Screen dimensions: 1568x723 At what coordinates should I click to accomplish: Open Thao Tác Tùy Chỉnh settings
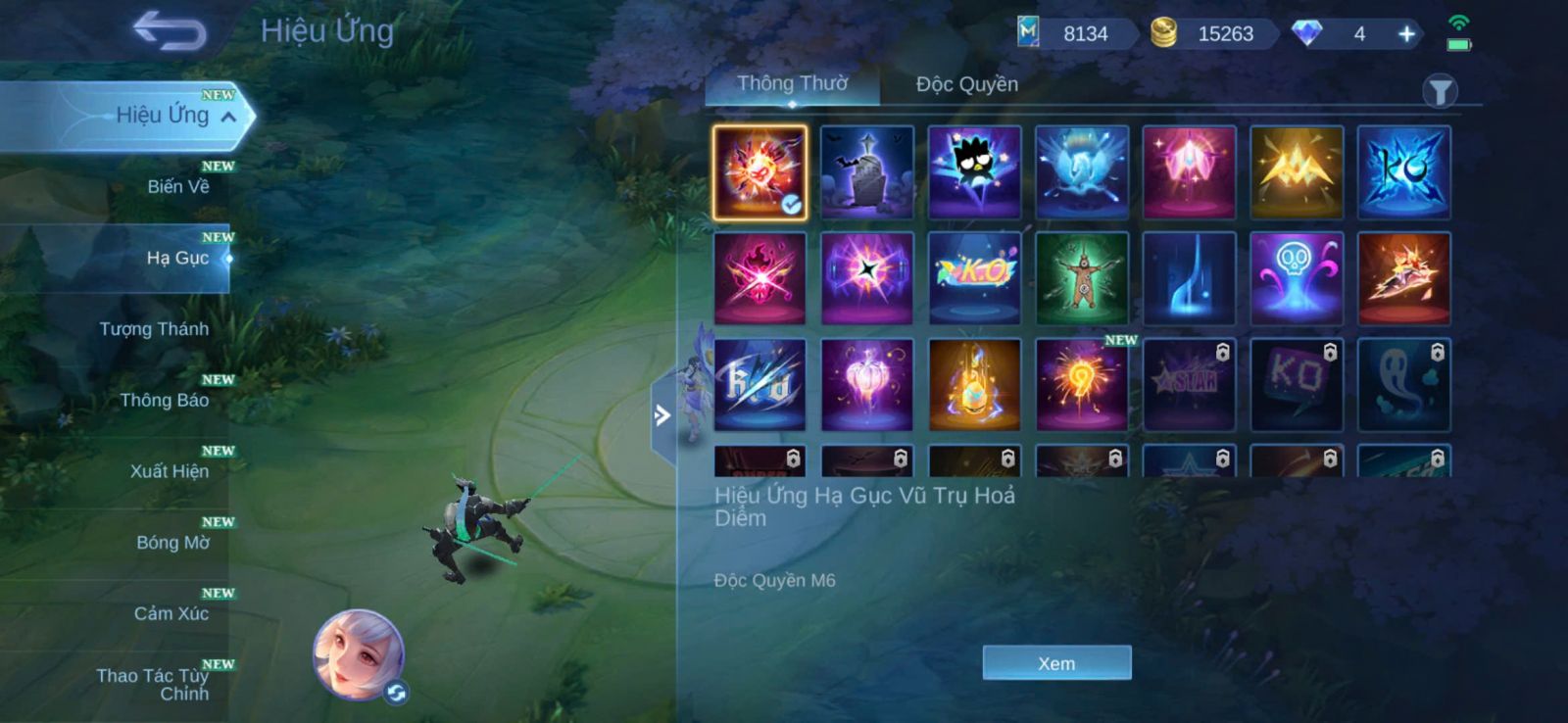[154, 684]
